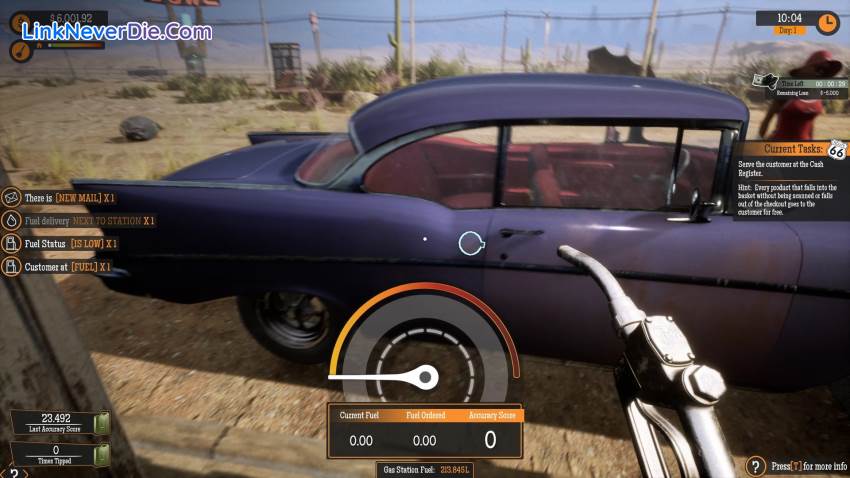Click the orange clock icon
850x478 pixels.
click(x=827, y=22)
